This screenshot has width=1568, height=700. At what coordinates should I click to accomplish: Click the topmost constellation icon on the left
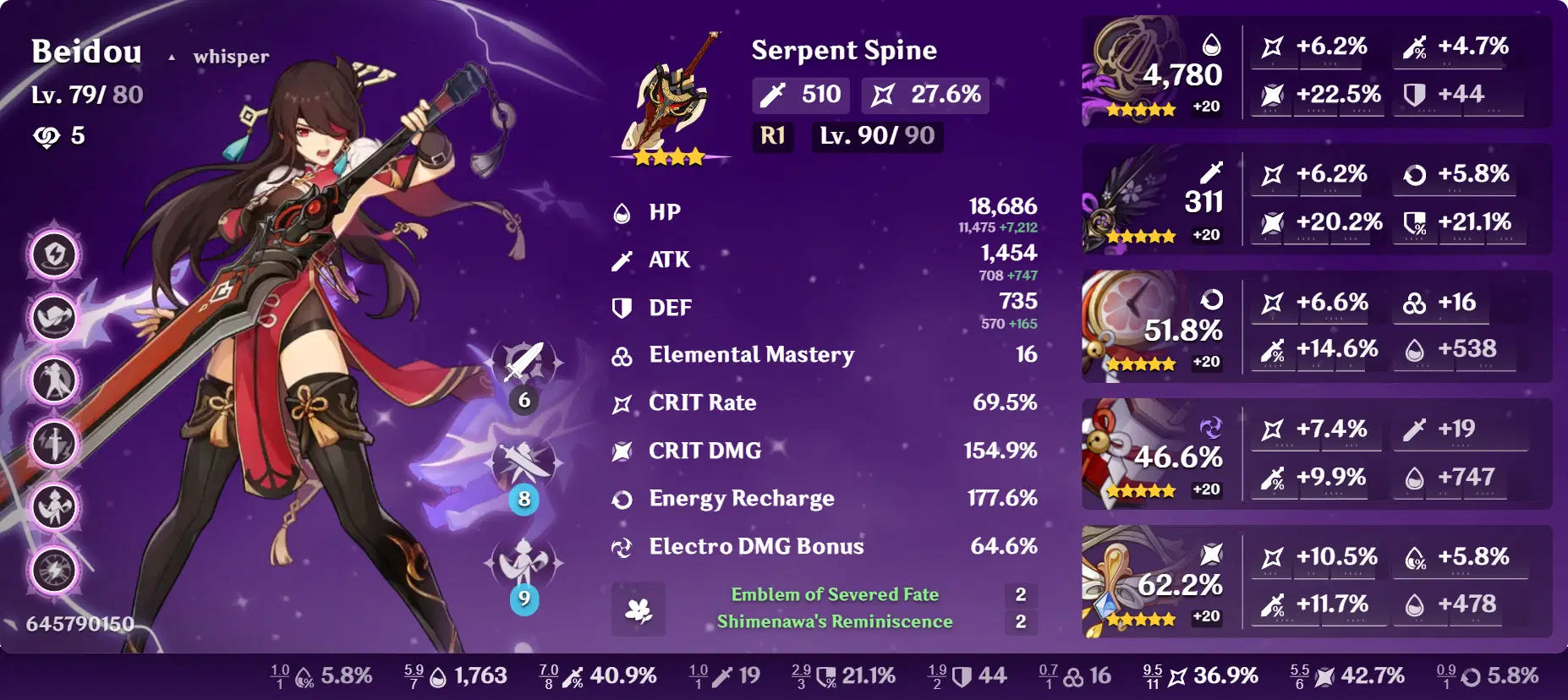click(x=53, y=255)
